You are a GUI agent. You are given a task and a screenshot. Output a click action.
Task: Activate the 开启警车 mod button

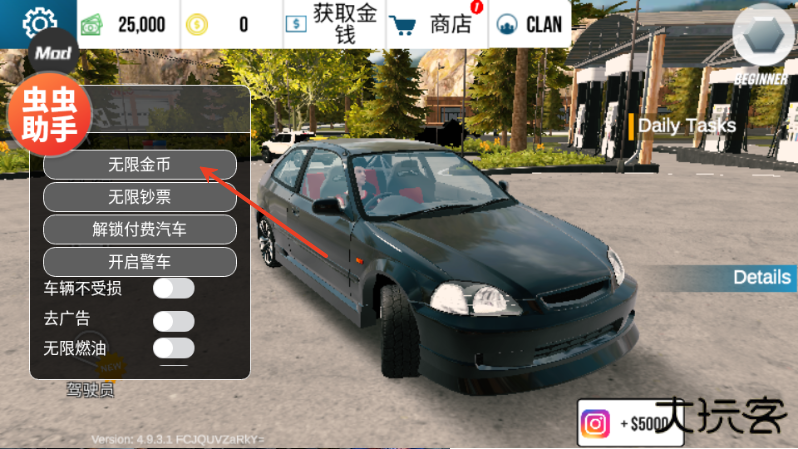pyautogui.click(x=139, y=262)
